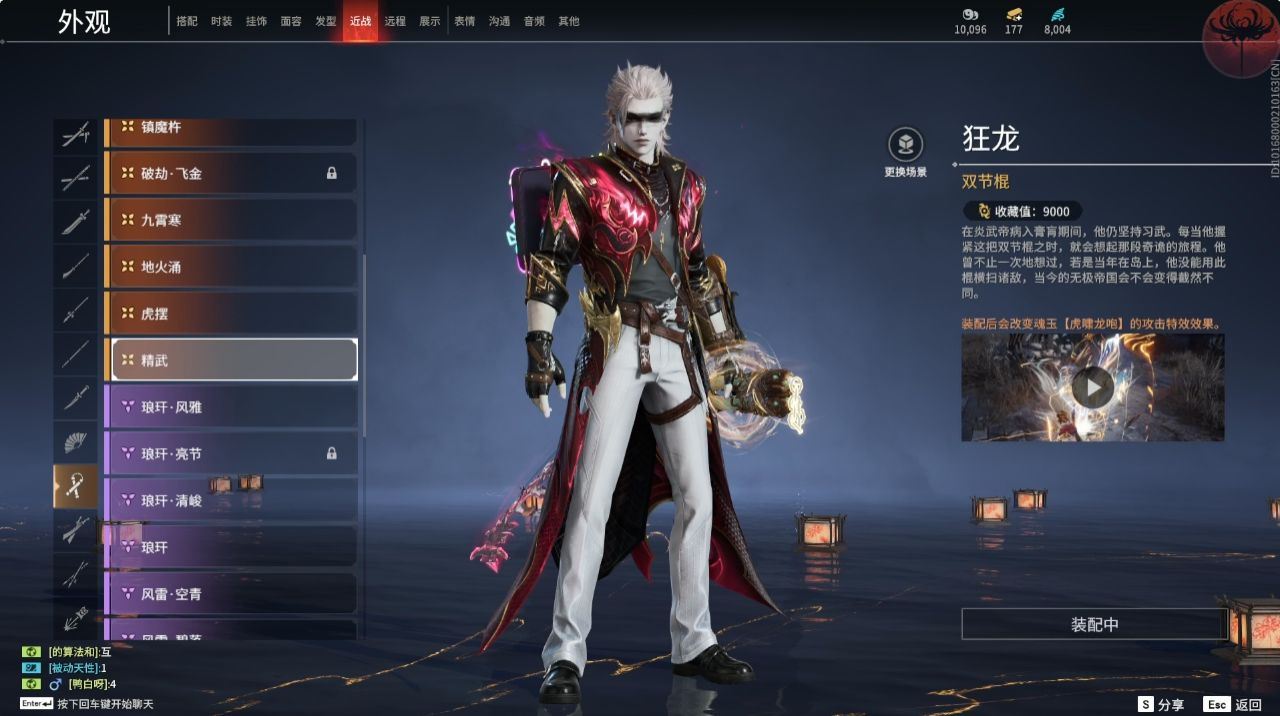Choose the 破劫·飞金 weapon skin
Viewport: 1280px width, 716px height.
[231, 173]
